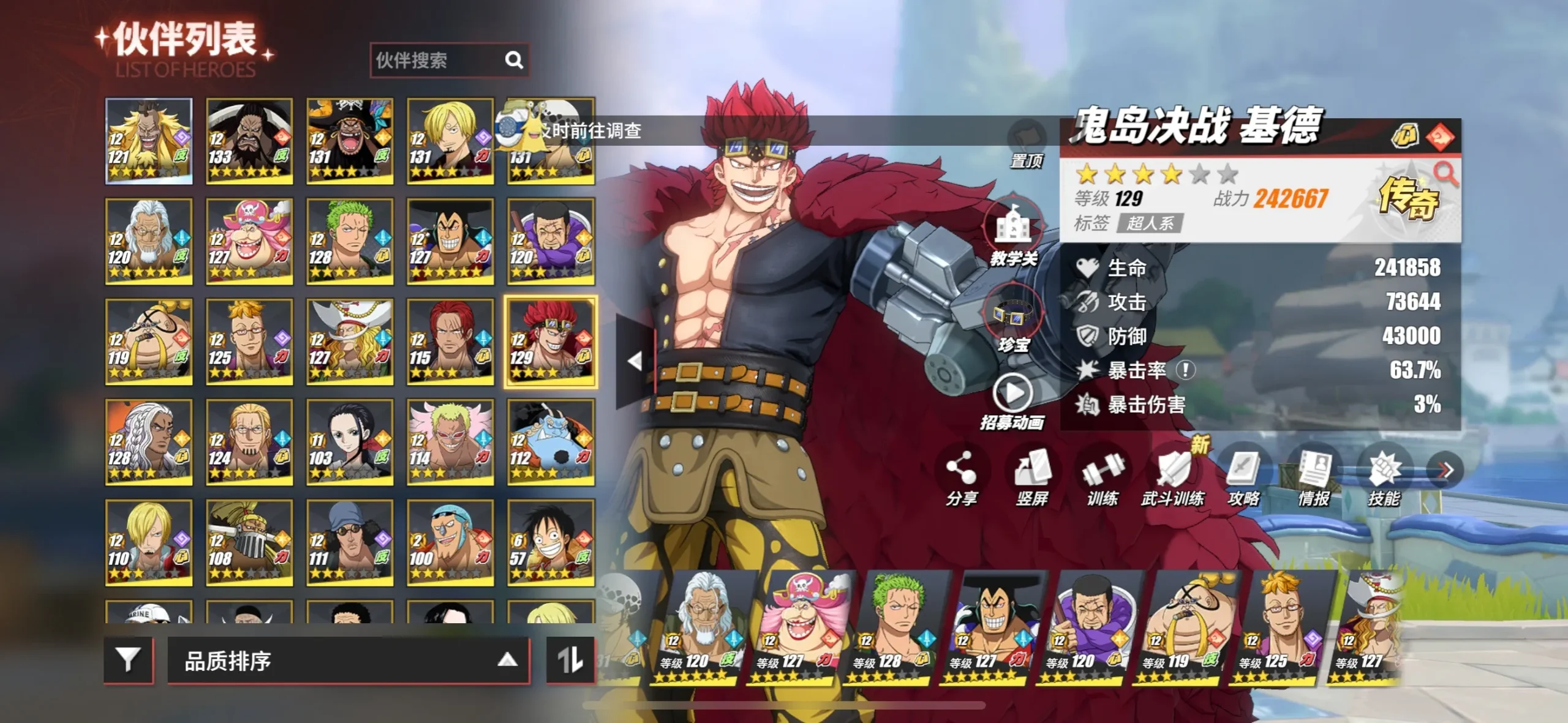View the hero 情报 profile
The width and height of the screenshot is (1568, 723).
tap(1314, 479)
